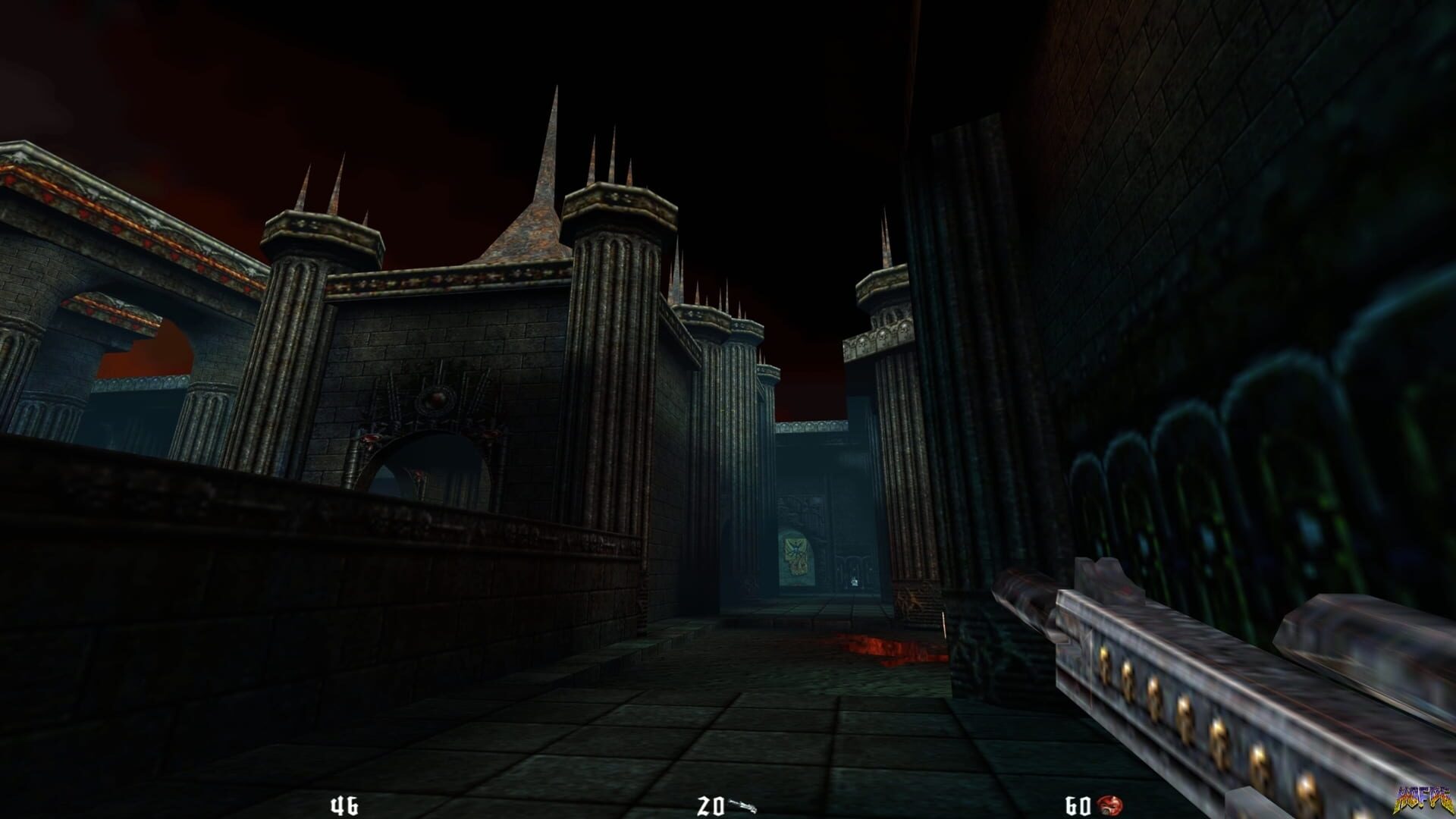1456x819 pixels.
Task: Click the small item at the corridor end
Action: (x=855, y=580)
